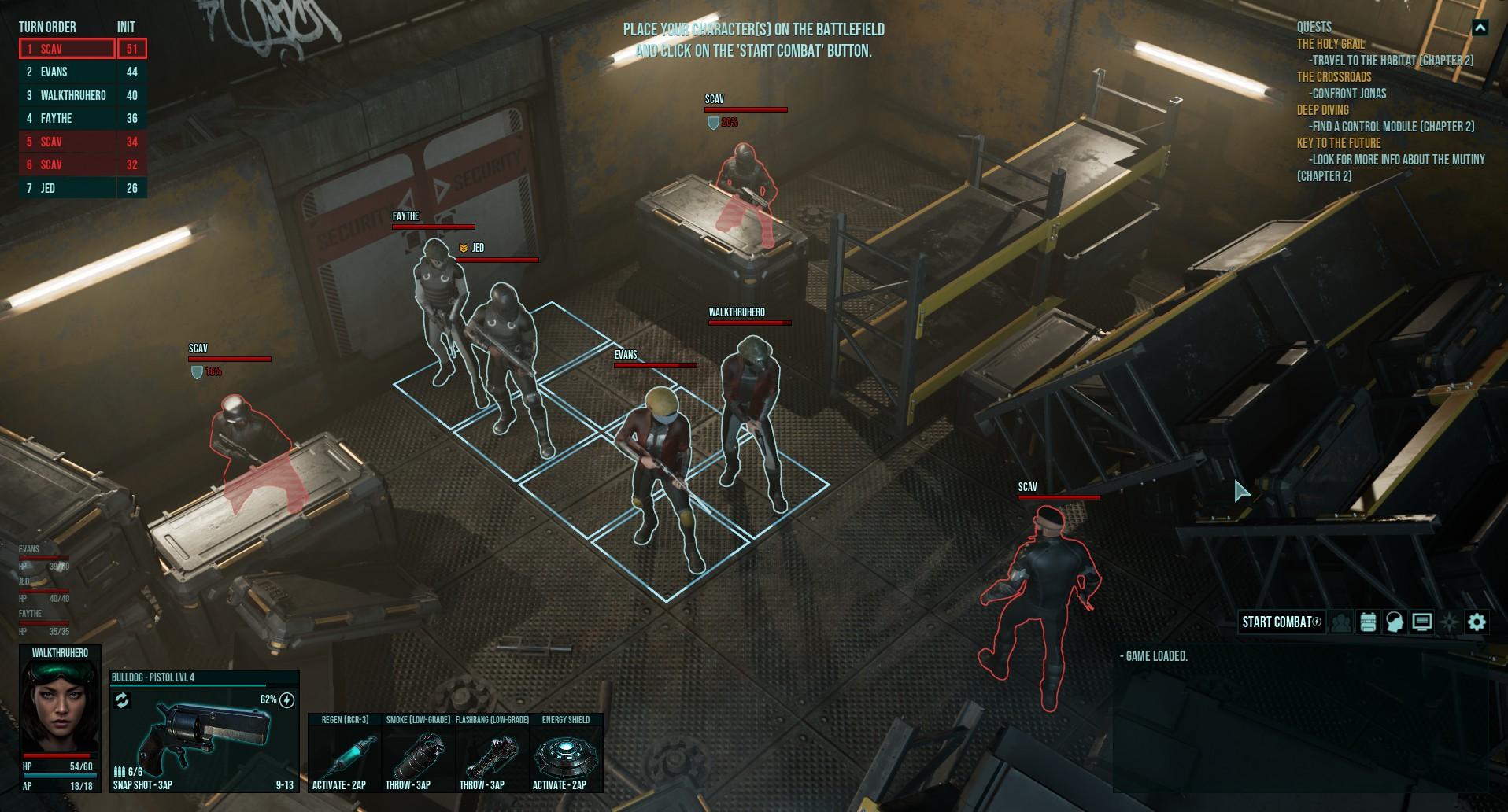The width and height of the screenshot is (1508, 812).
Task: Open the party members icon
Action: pos(1341,622)
